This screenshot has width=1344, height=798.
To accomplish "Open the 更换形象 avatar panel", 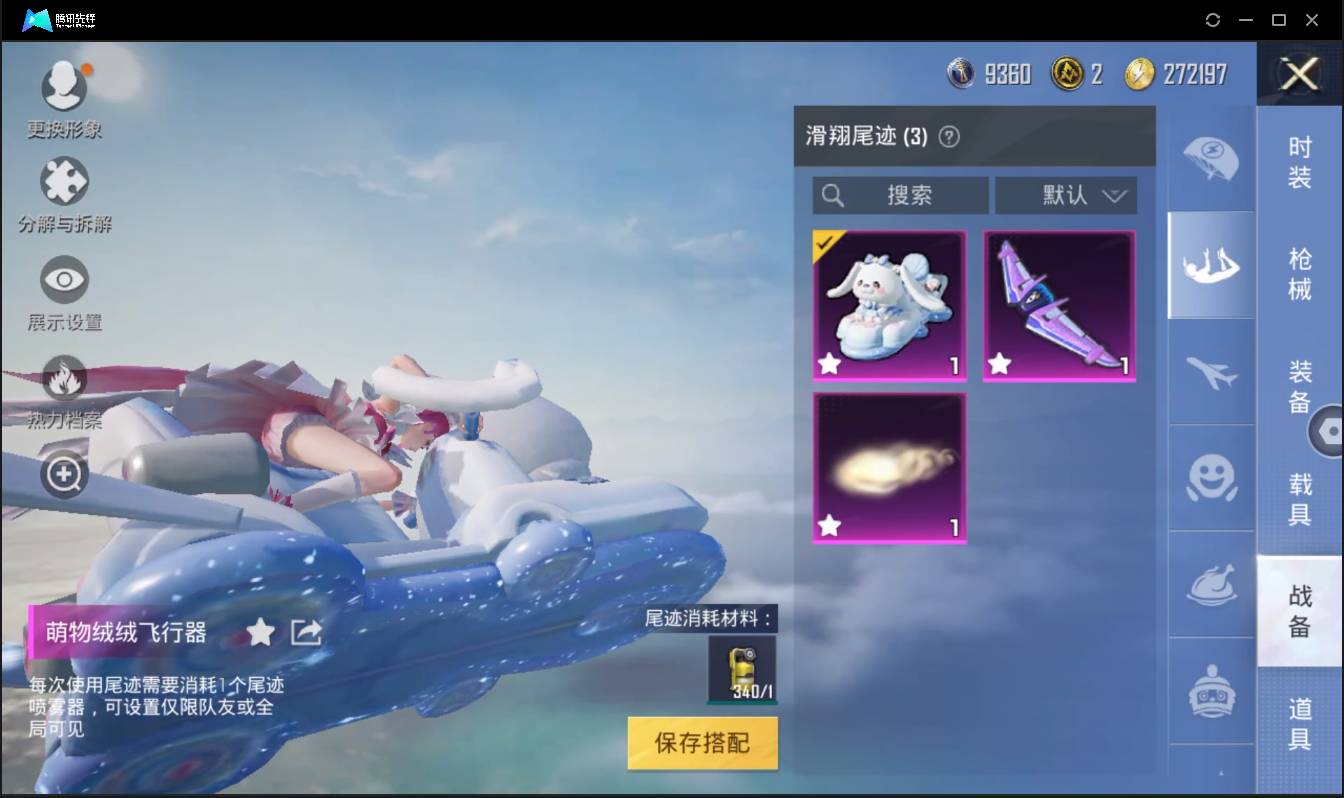I will [64, 85].
